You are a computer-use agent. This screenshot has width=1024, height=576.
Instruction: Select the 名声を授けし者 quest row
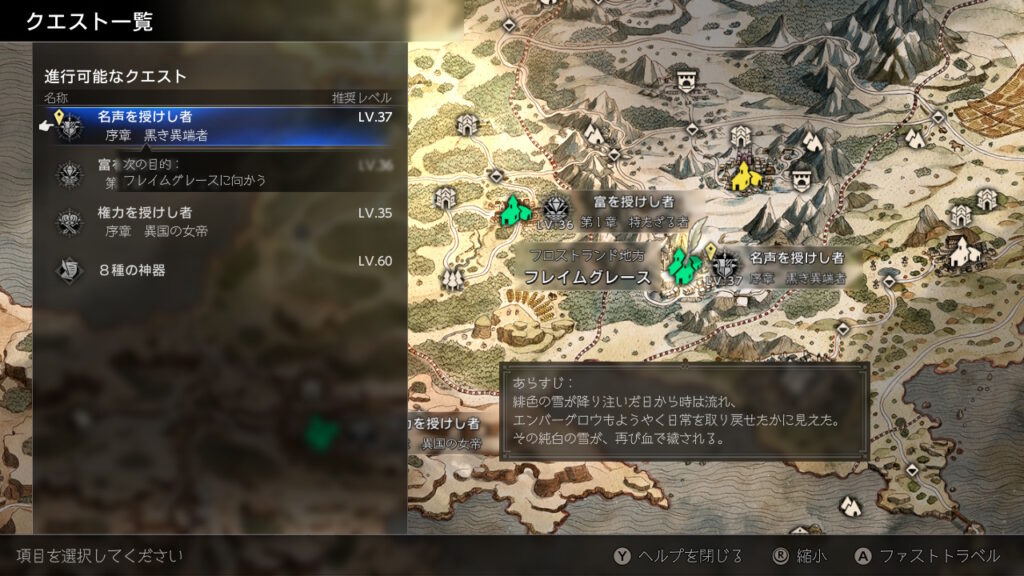click(220, 126)
